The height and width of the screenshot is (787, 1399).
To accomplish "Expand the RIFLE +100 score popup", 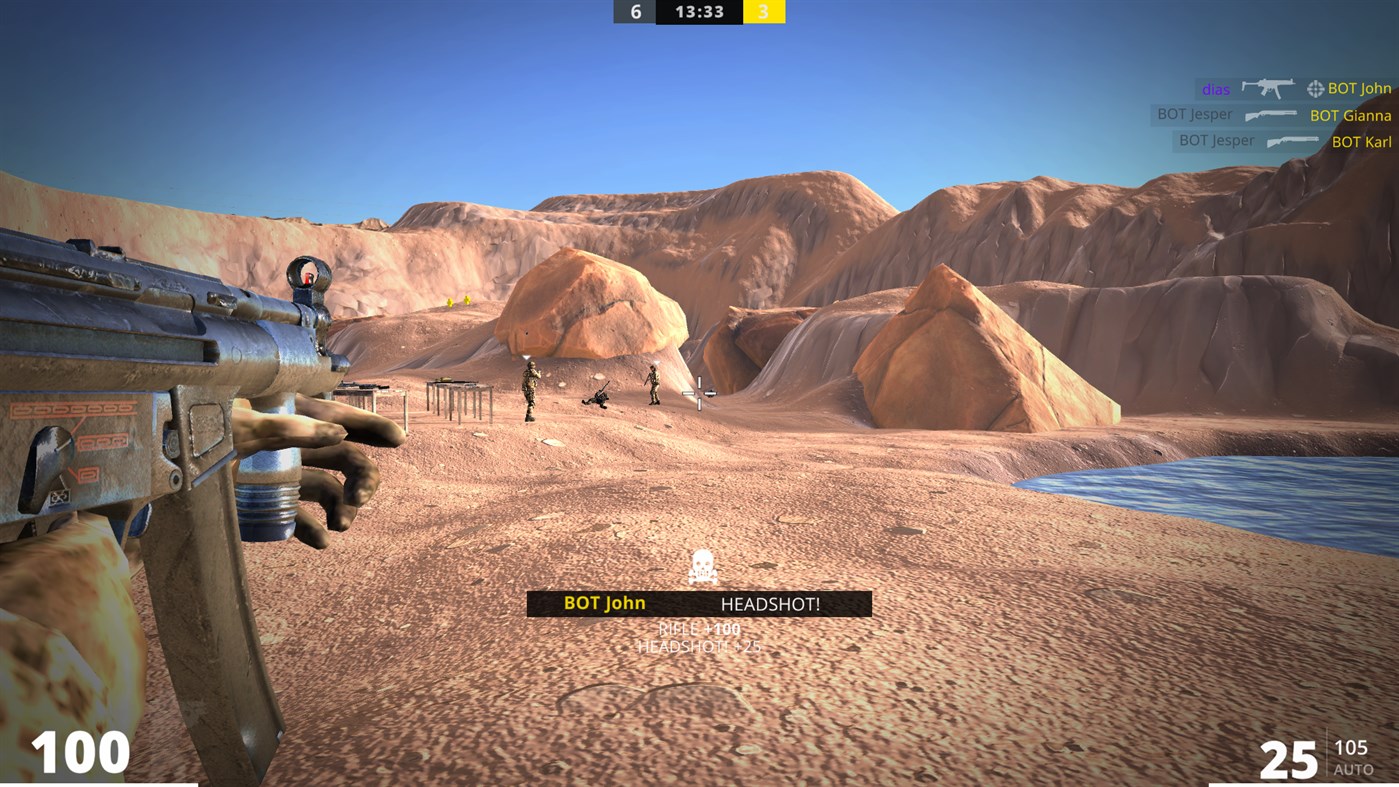I will coord(700,631).
